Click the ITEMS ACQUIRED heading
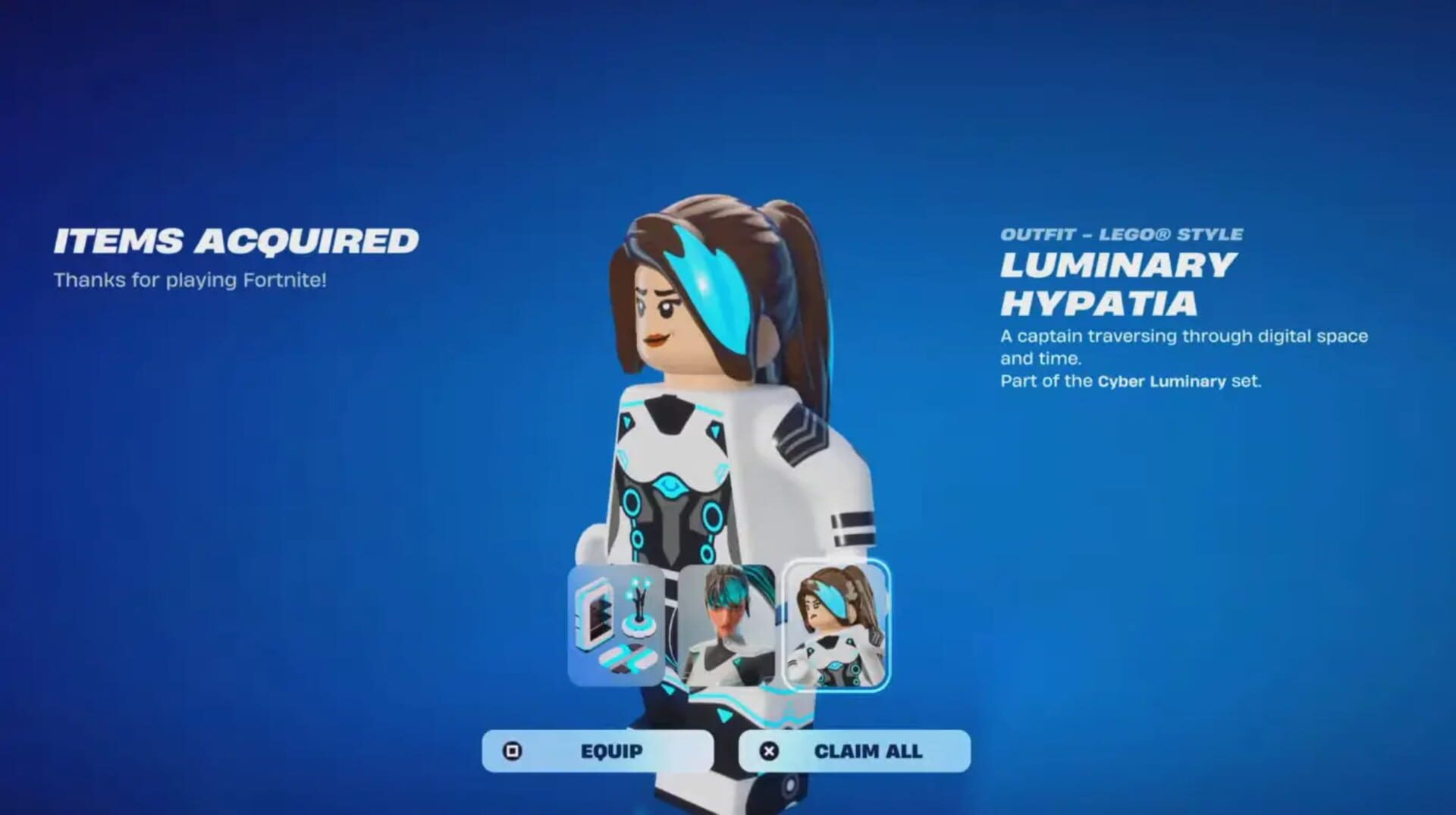This screenshot has height=815, width=1456. tap(235, 240)
